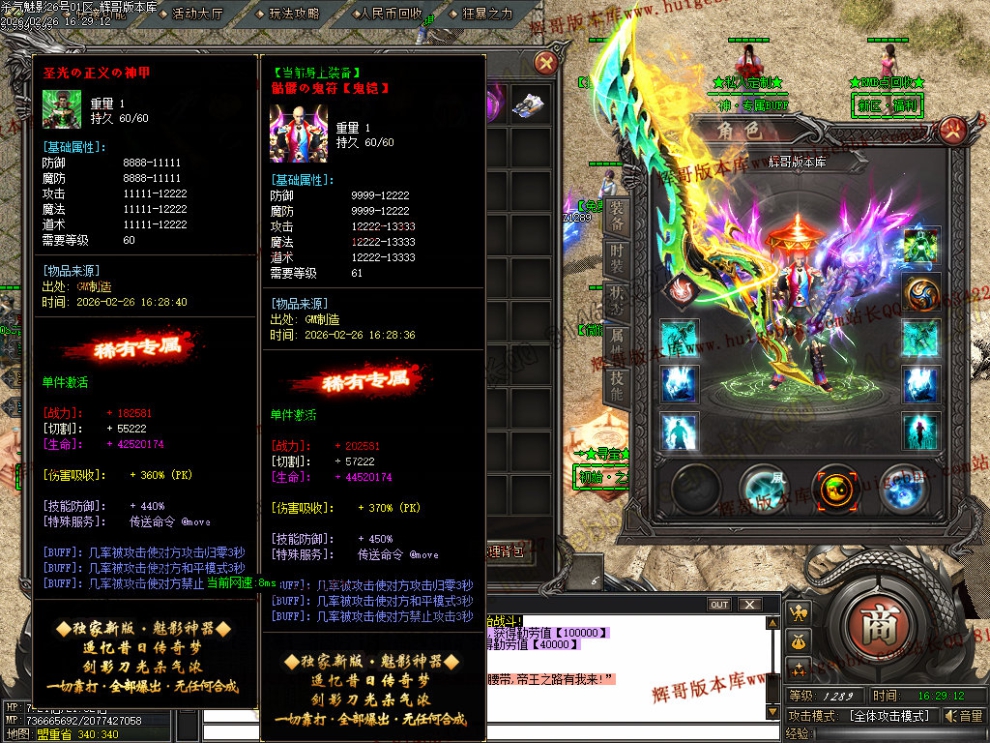Show the 属性 attributes tab
The height and width of the screenshot is (743, 990).
617,345
